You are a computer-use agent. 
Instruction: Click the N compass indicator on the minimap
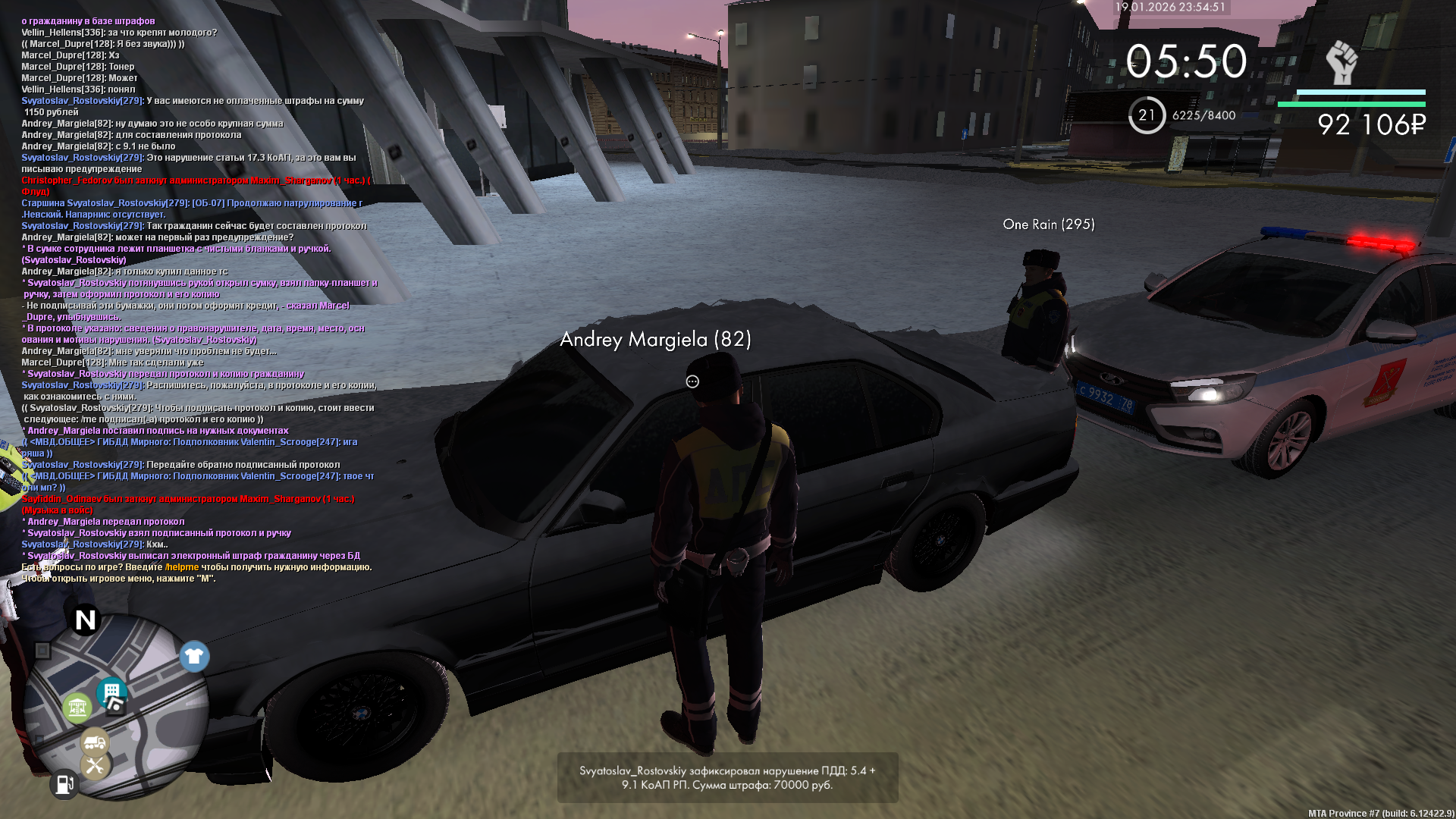pyautogui.click(x=86, y=620)
